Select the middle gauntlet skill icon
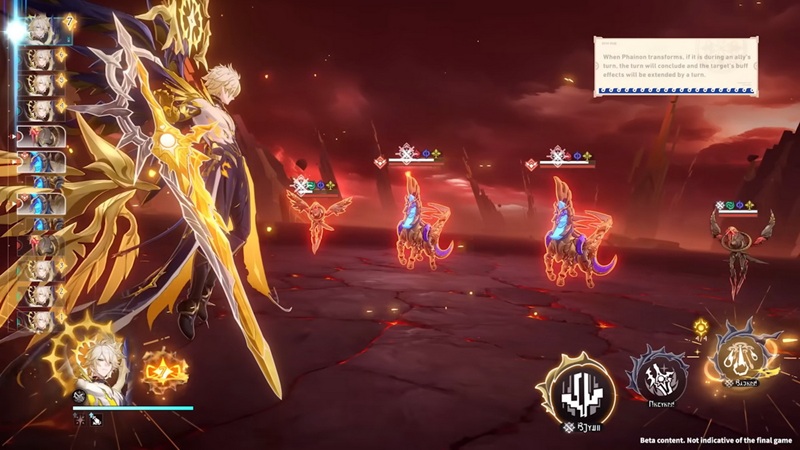Screen dimensions: 800x450 [x=658, y=376]
